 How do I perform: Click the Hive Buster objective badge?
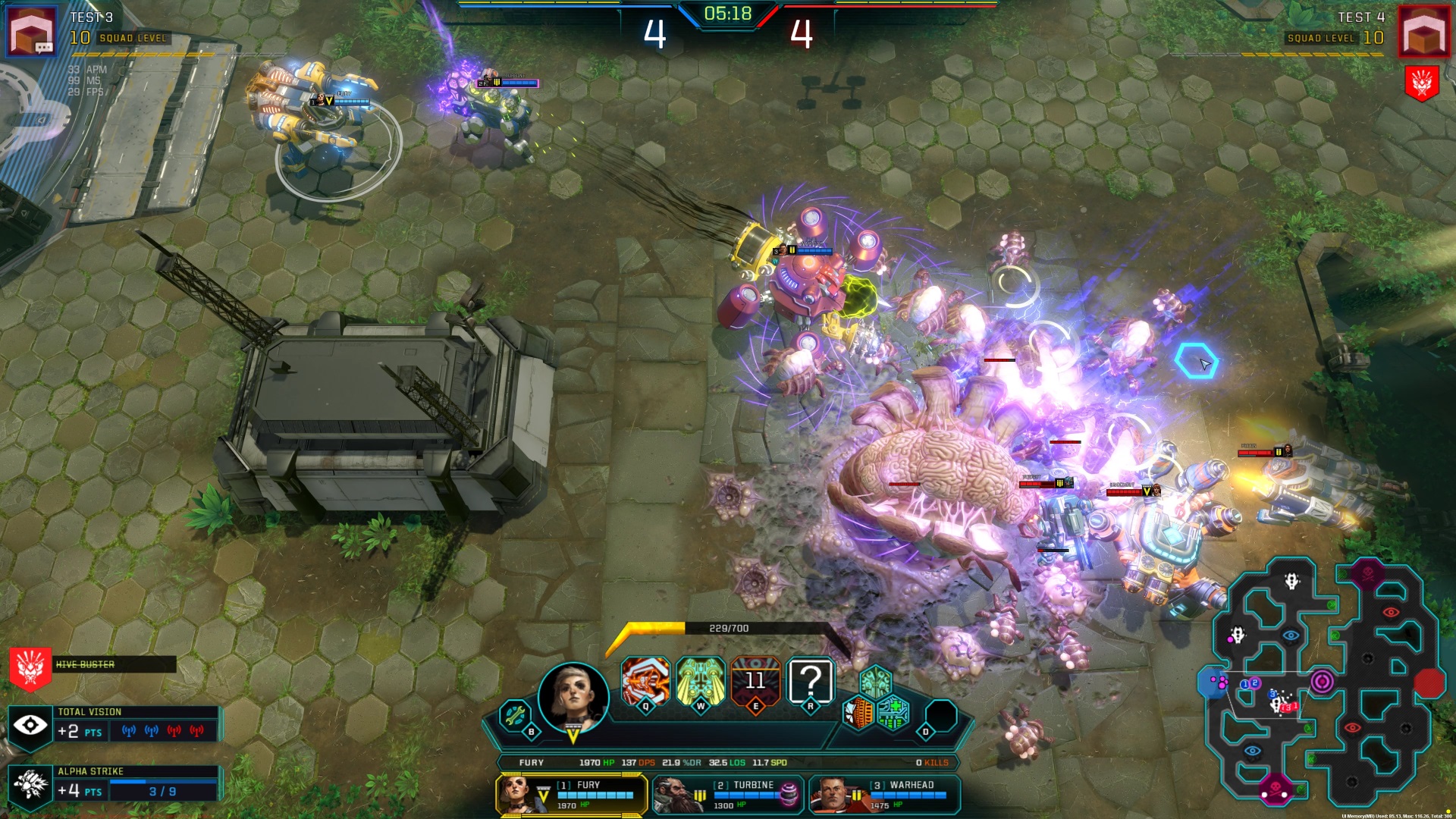(30, 667)
